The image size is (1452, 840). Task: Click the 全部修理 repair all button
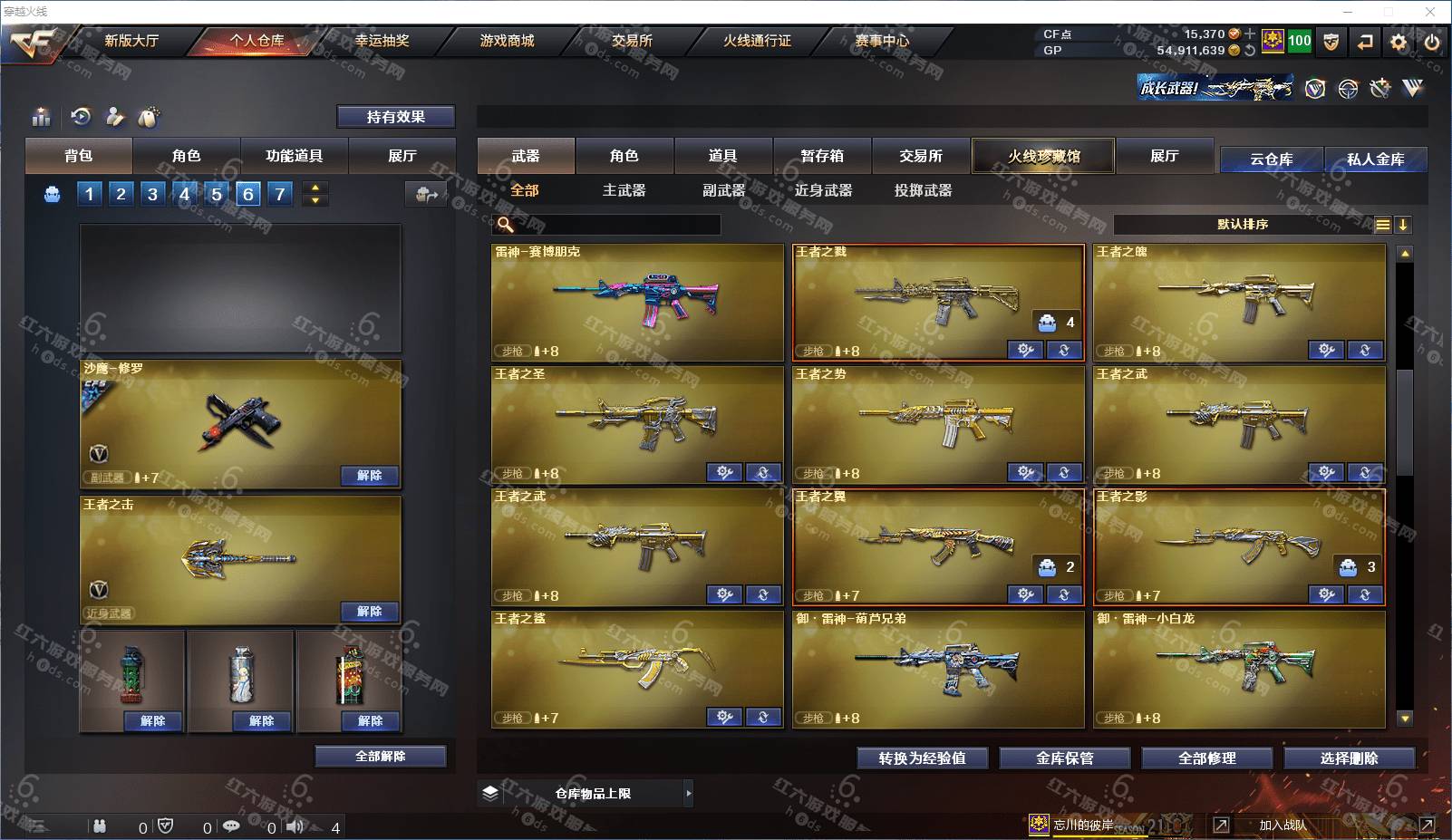(1206, 758)
